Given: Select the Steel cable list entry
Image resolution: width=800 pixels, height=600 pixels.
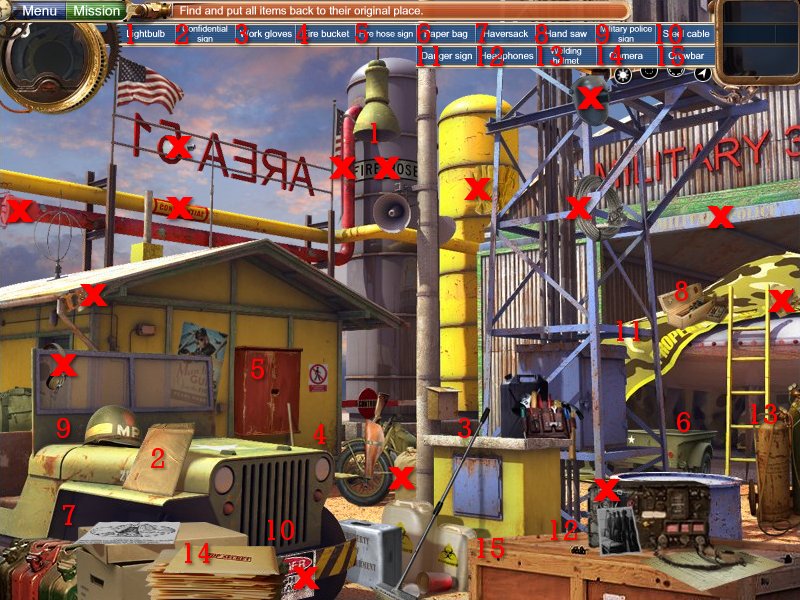Looking at the screenshot, I should click(x=686, y=34).
